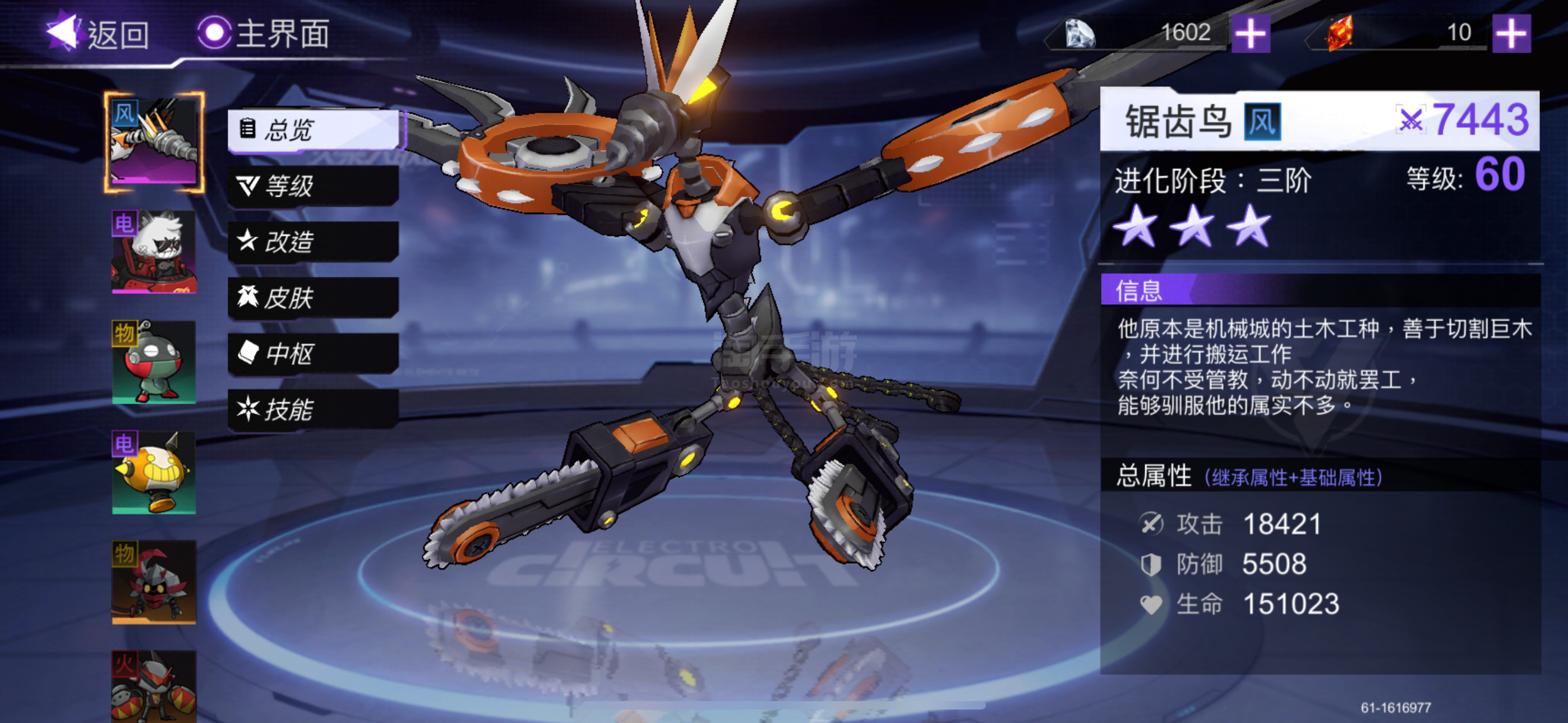Select the wind sawtooth bird portrait
Viewport: 1568px width, 723px height.
pyautogui.click(x=154, y=142)
